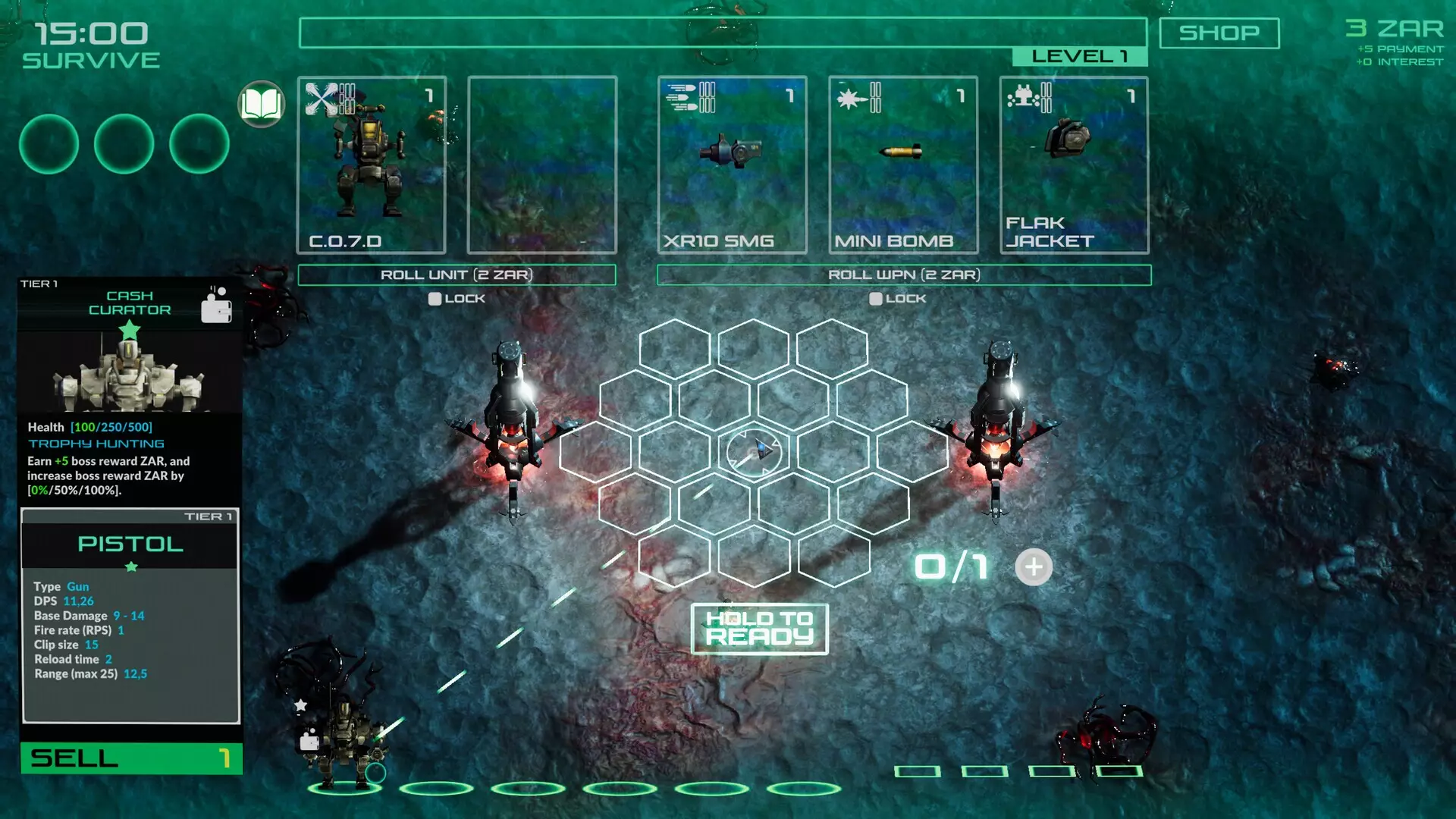Select the Mini Bomb weapon card
Viewport: 1456px width, 819px height.
(x=904, y=163)
